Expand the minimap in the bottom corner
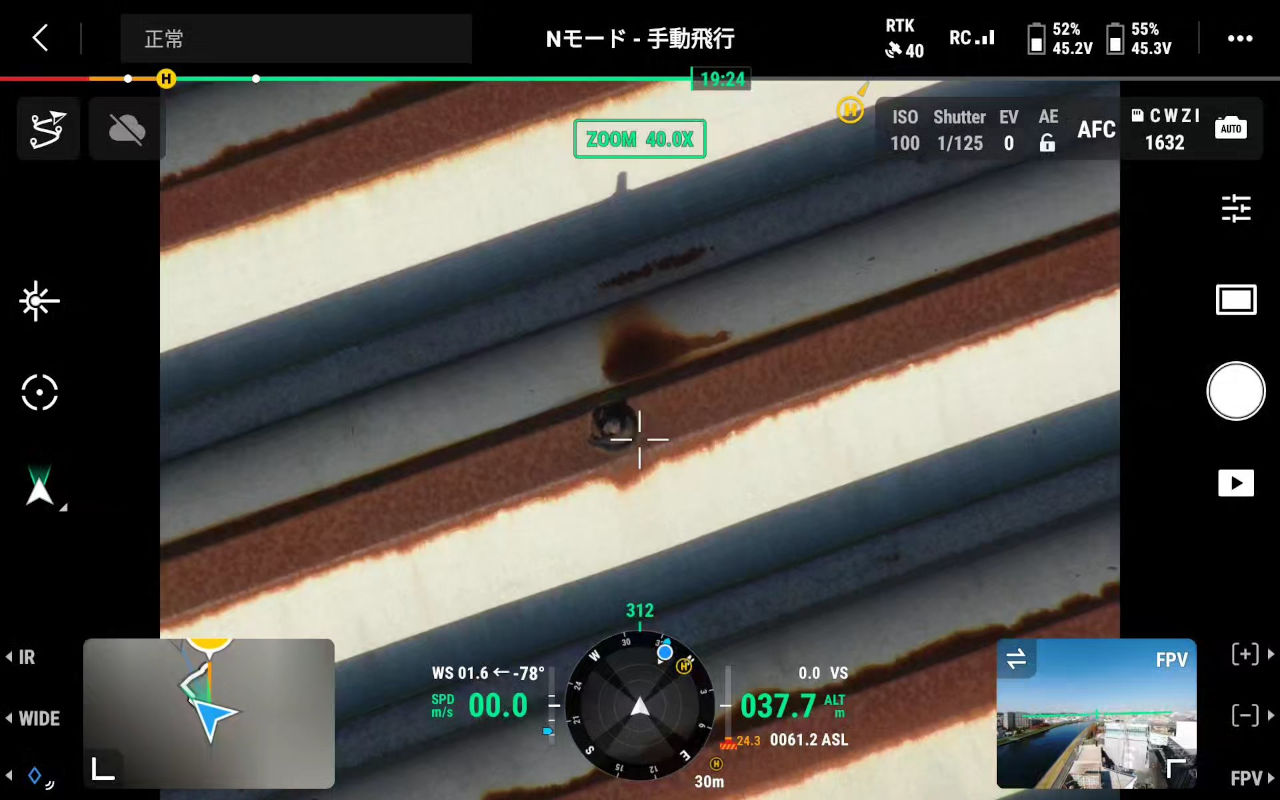Viewport: 1280px width, 800px height. (103, 768)
